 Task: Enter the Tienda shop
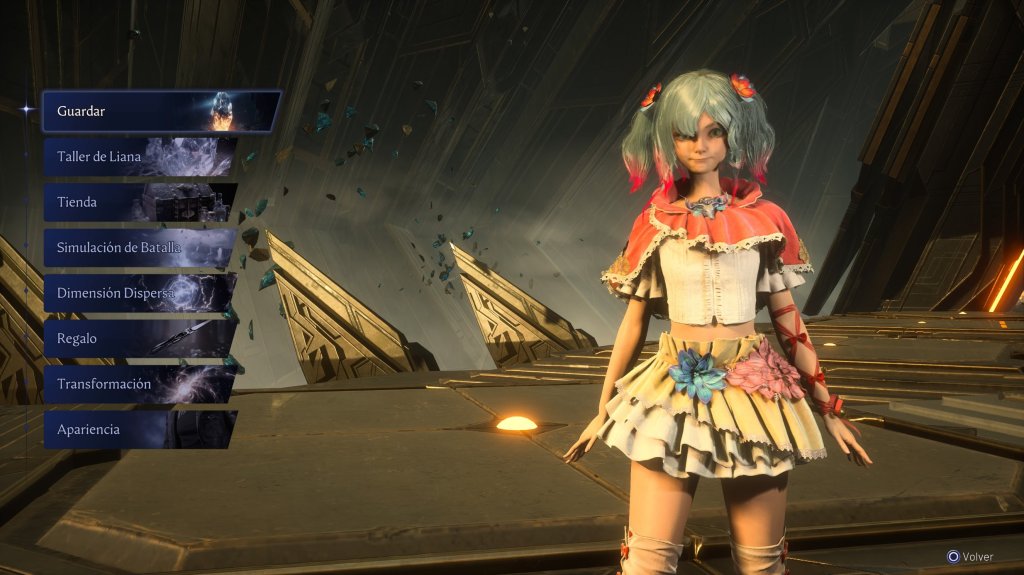(x=140, y=202)
